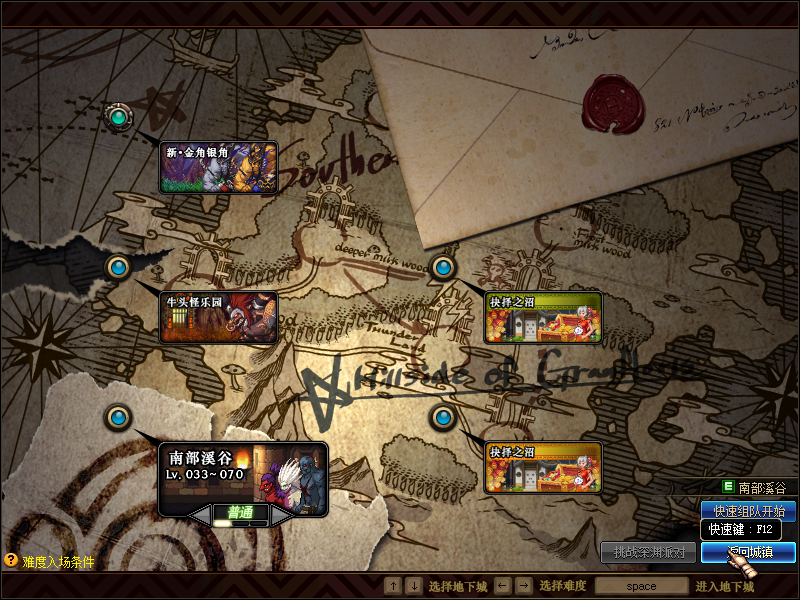
Task: Choose the 牛头怪乐园 dungeon card
Action: [x=218, y=317]
